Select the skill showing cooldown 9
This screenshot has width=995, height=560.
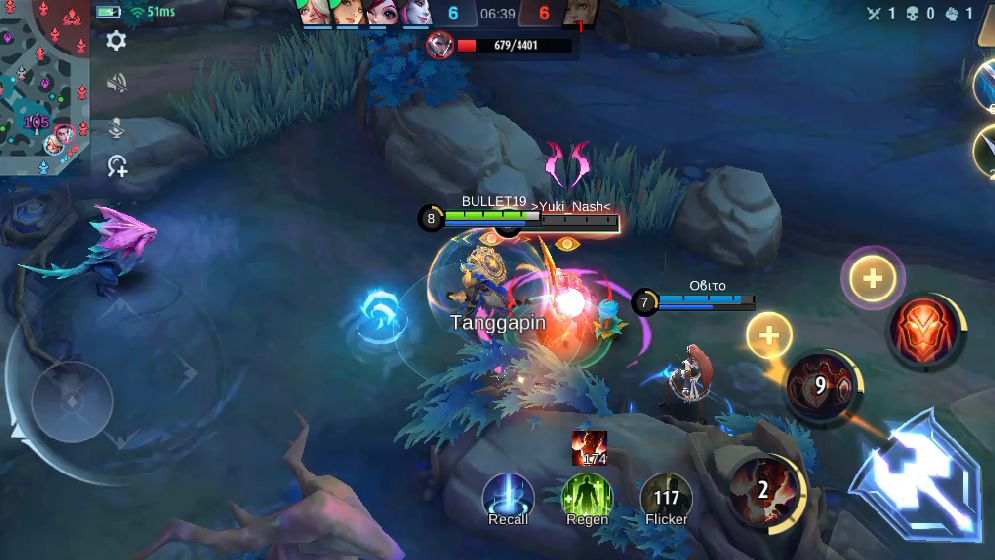[821, 385]
